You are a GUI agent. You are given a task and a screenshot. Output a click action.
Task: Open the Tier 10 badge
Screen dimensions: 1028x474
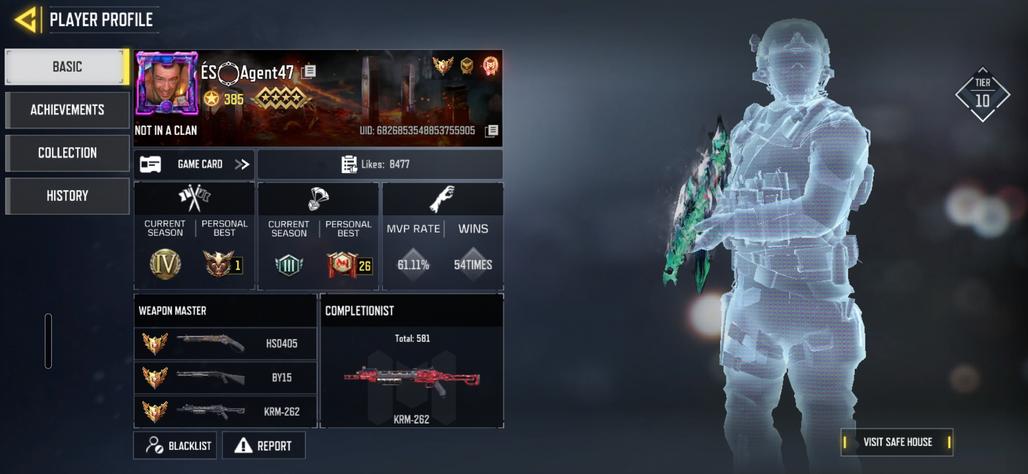click(982, 96)
